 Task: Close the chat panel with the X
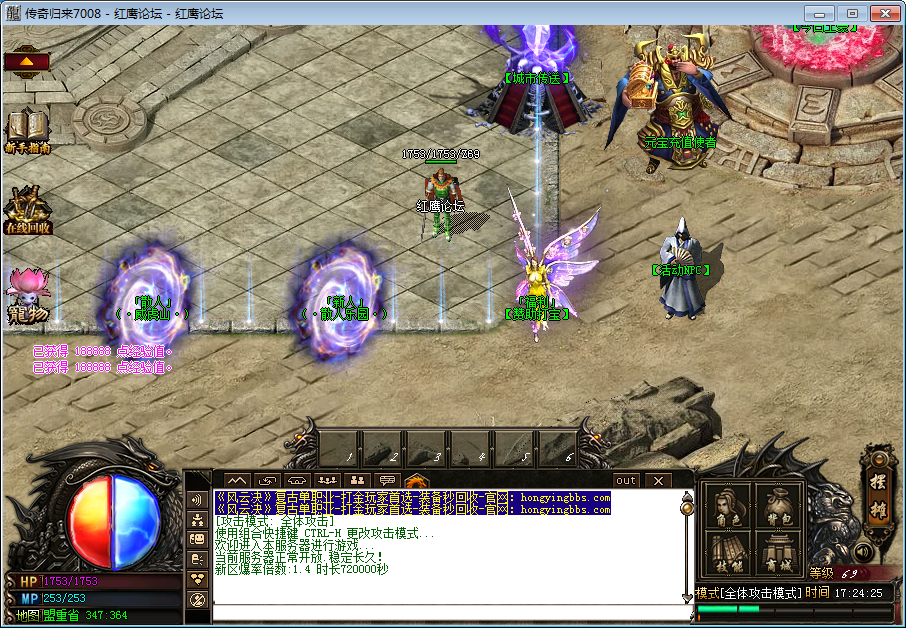point(658,481)
